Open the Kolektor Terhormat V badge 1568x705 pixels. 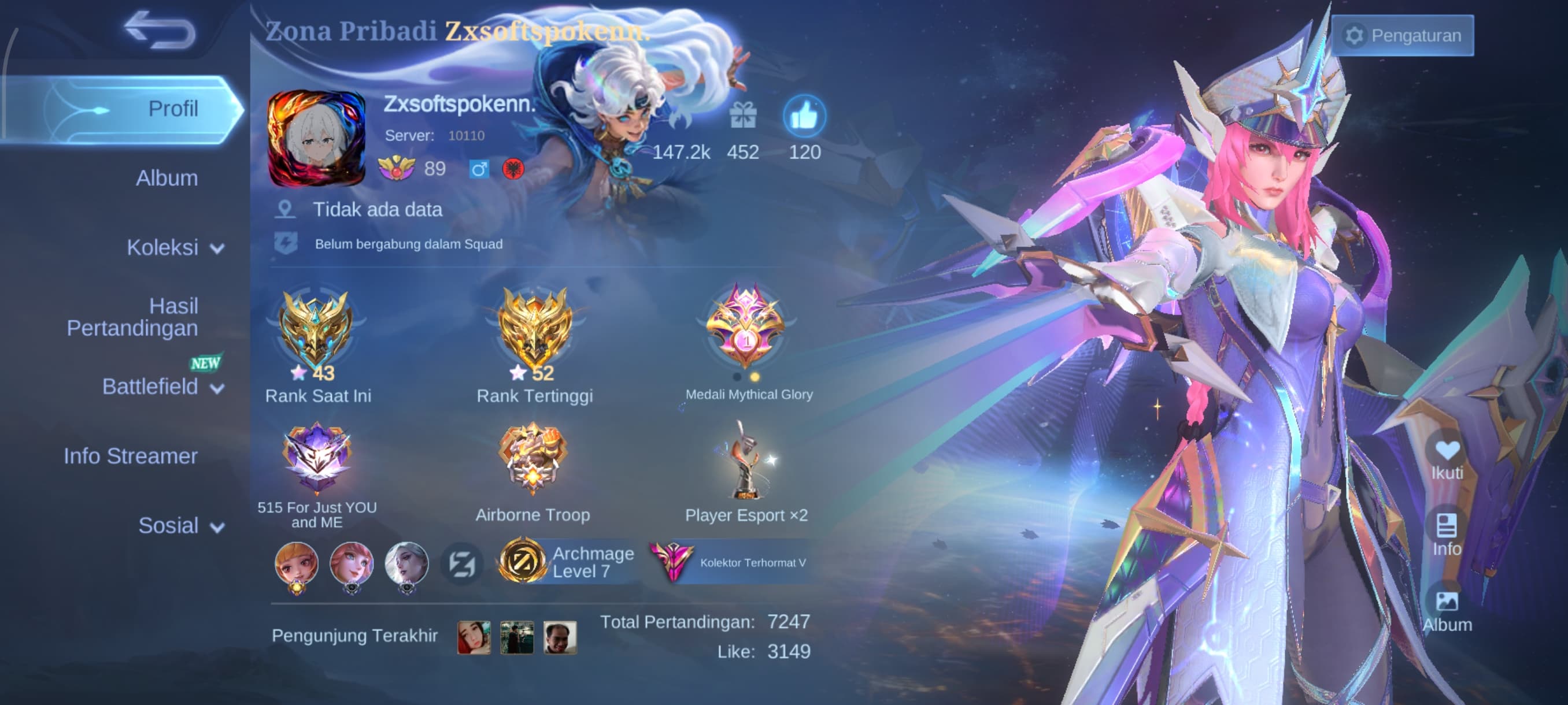(x=729, y=562)
